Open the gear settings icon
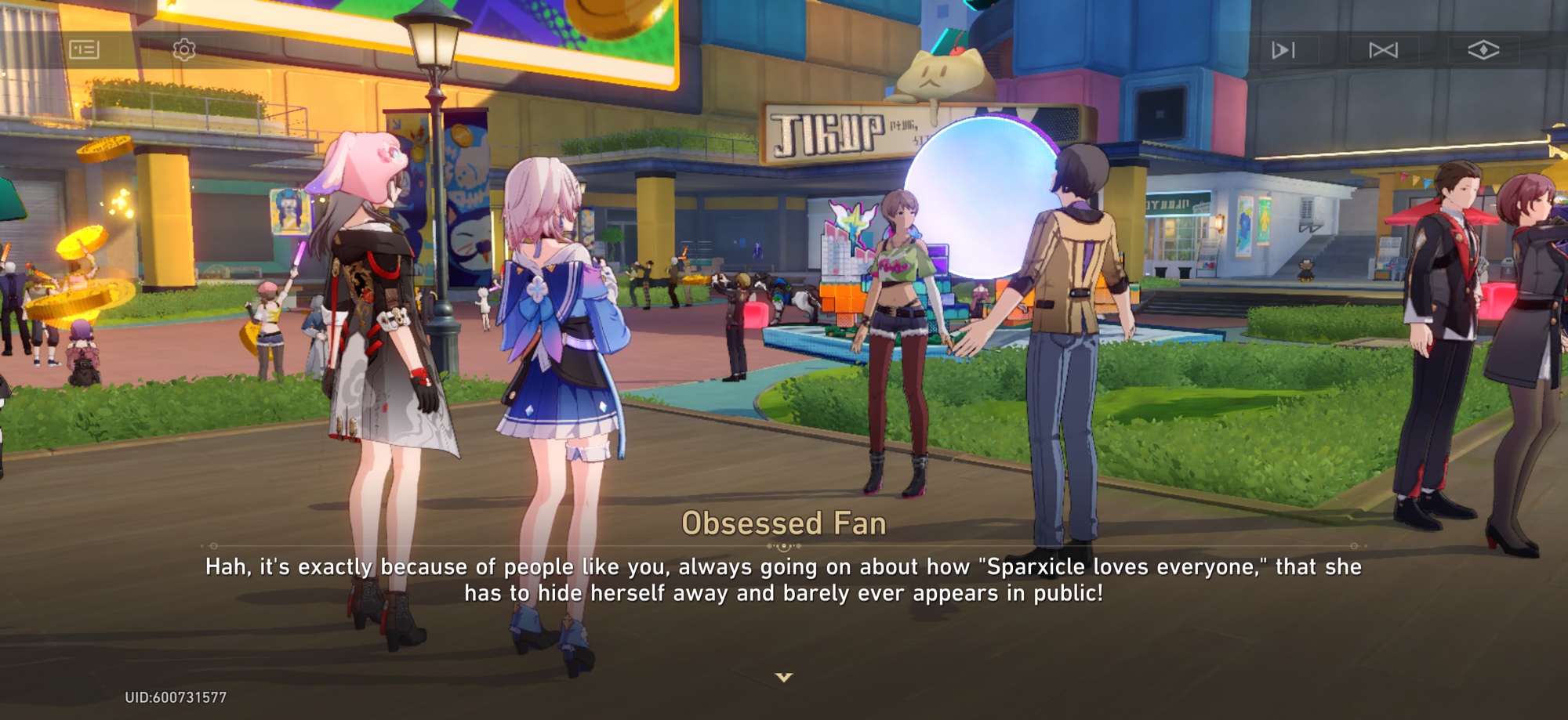The image size is (1568, 720). coord(184,50)
